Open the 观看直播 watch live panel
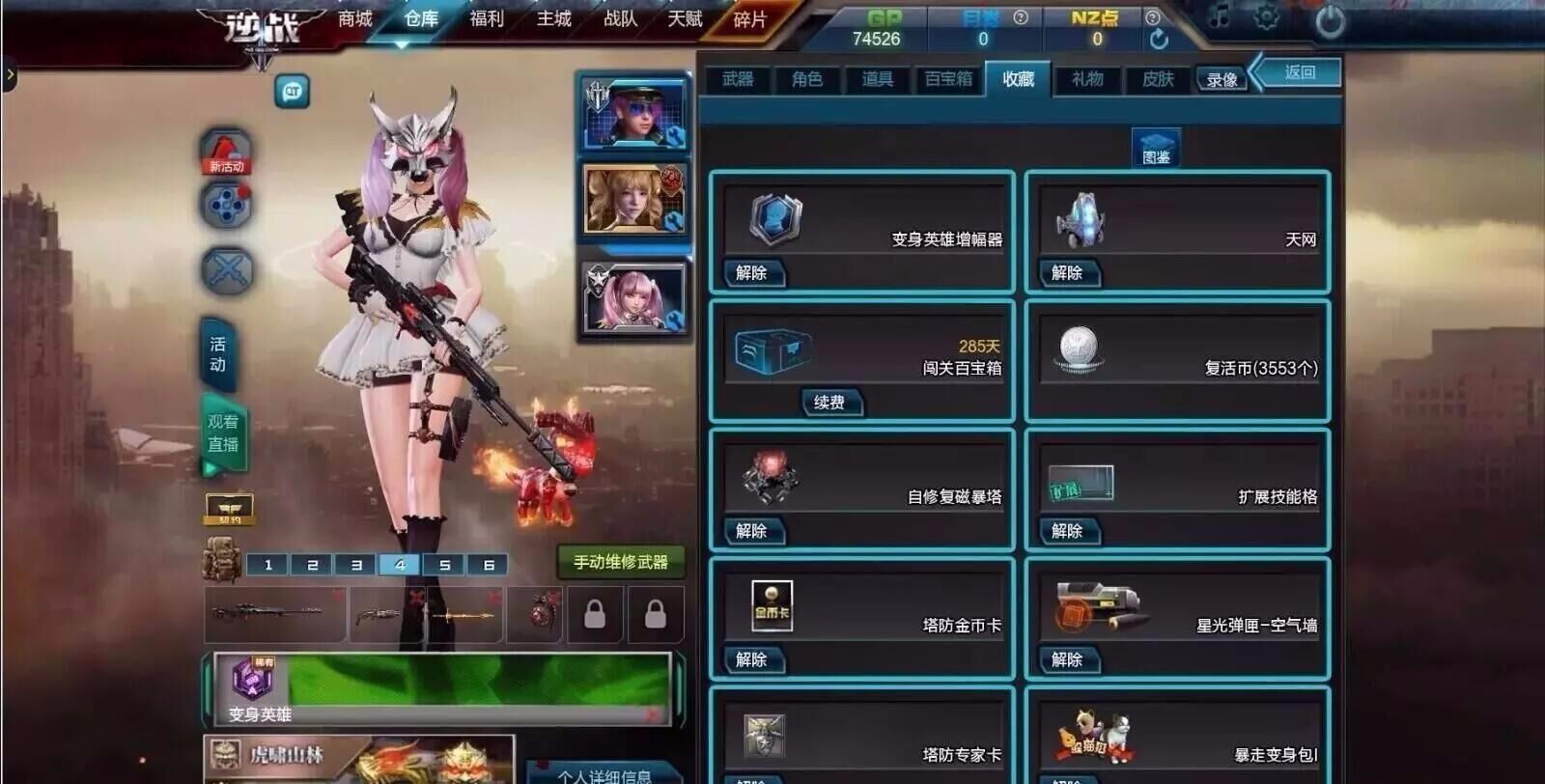1545x784 pixels. coord(222,434)
